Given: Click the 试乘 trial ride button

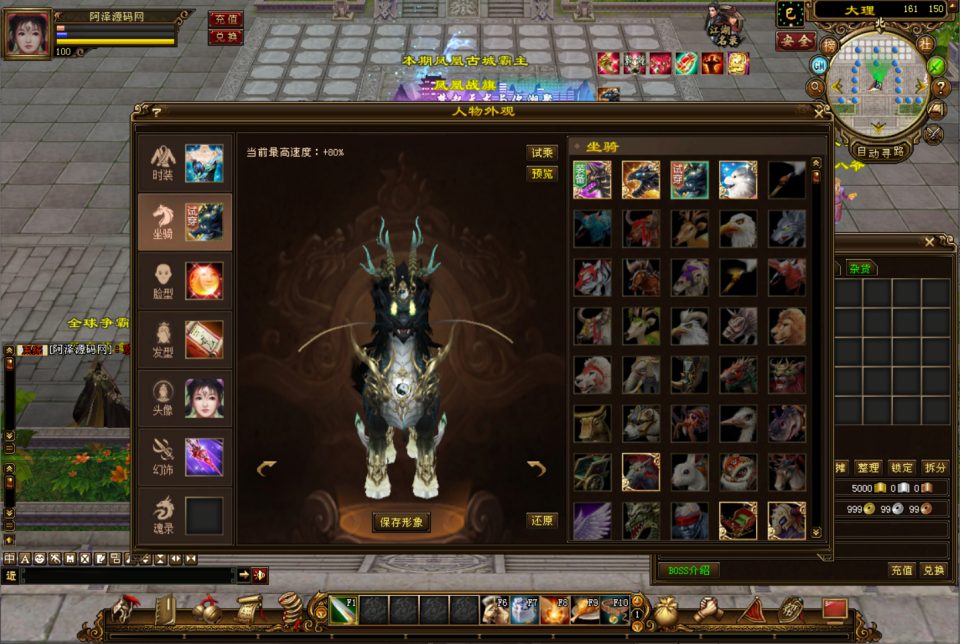Looking at the screenshot, I should 542,153.
